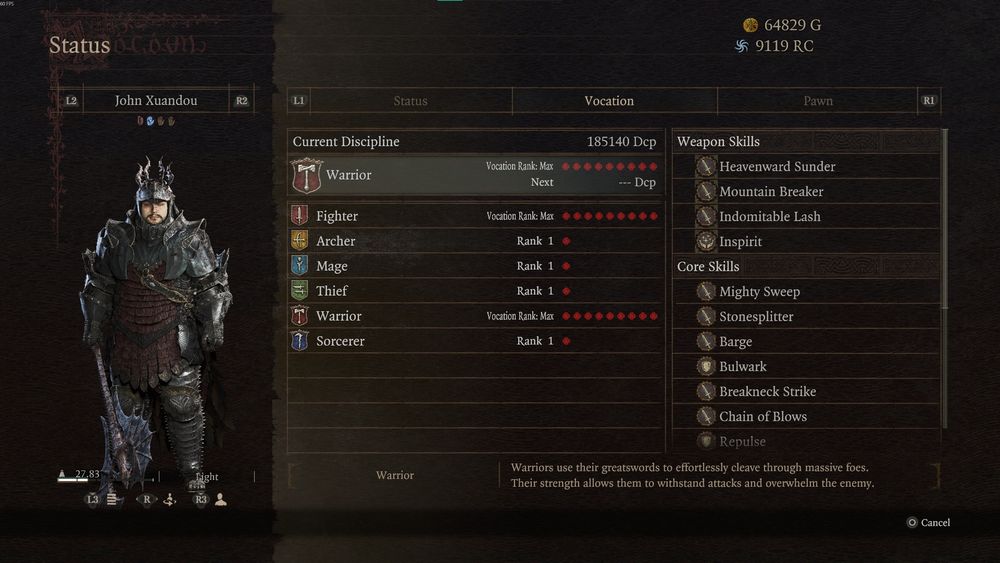Select the Vocation tab

(x=609, y=101)
